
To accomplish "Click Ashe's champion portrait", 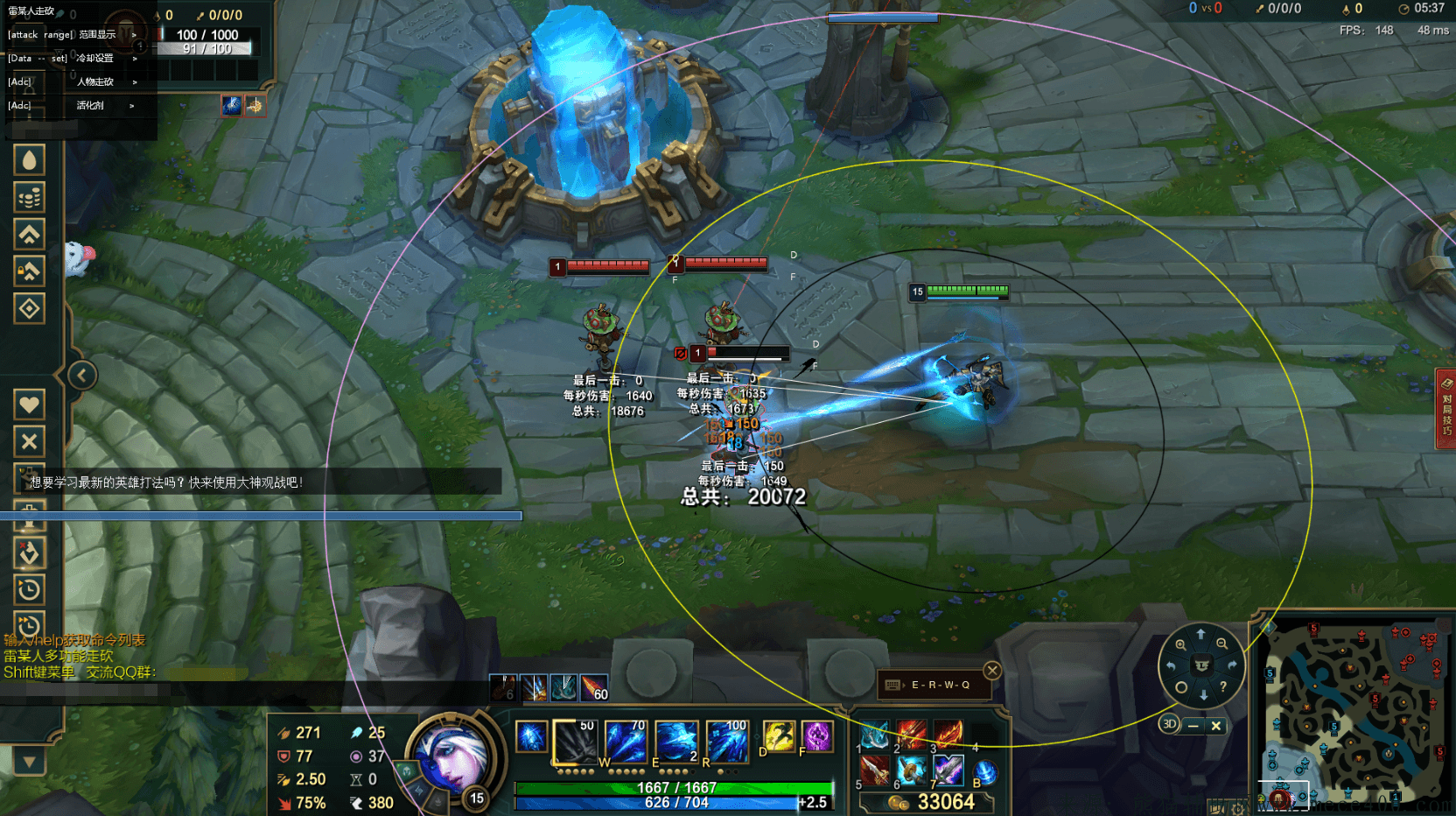I will coord(453,756).
